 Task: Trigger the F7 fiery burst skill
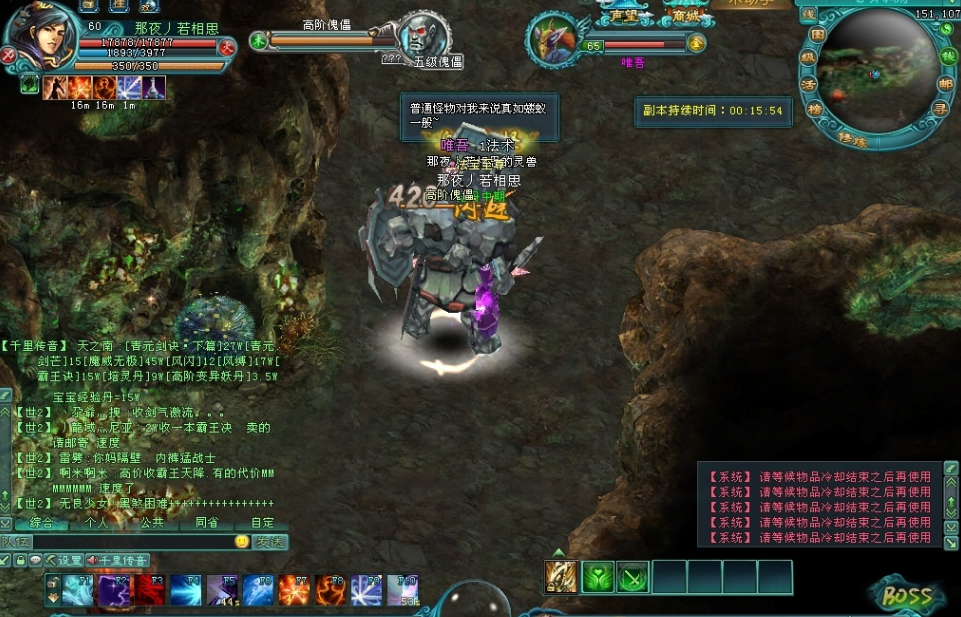(294, 590)
